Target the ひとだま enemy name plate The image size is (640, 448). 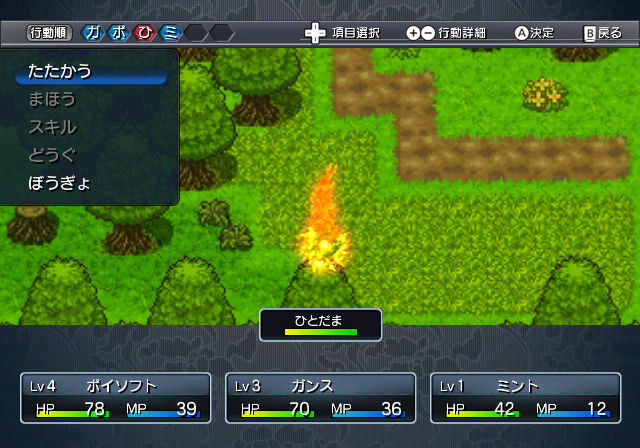click(x=320, y=324)
